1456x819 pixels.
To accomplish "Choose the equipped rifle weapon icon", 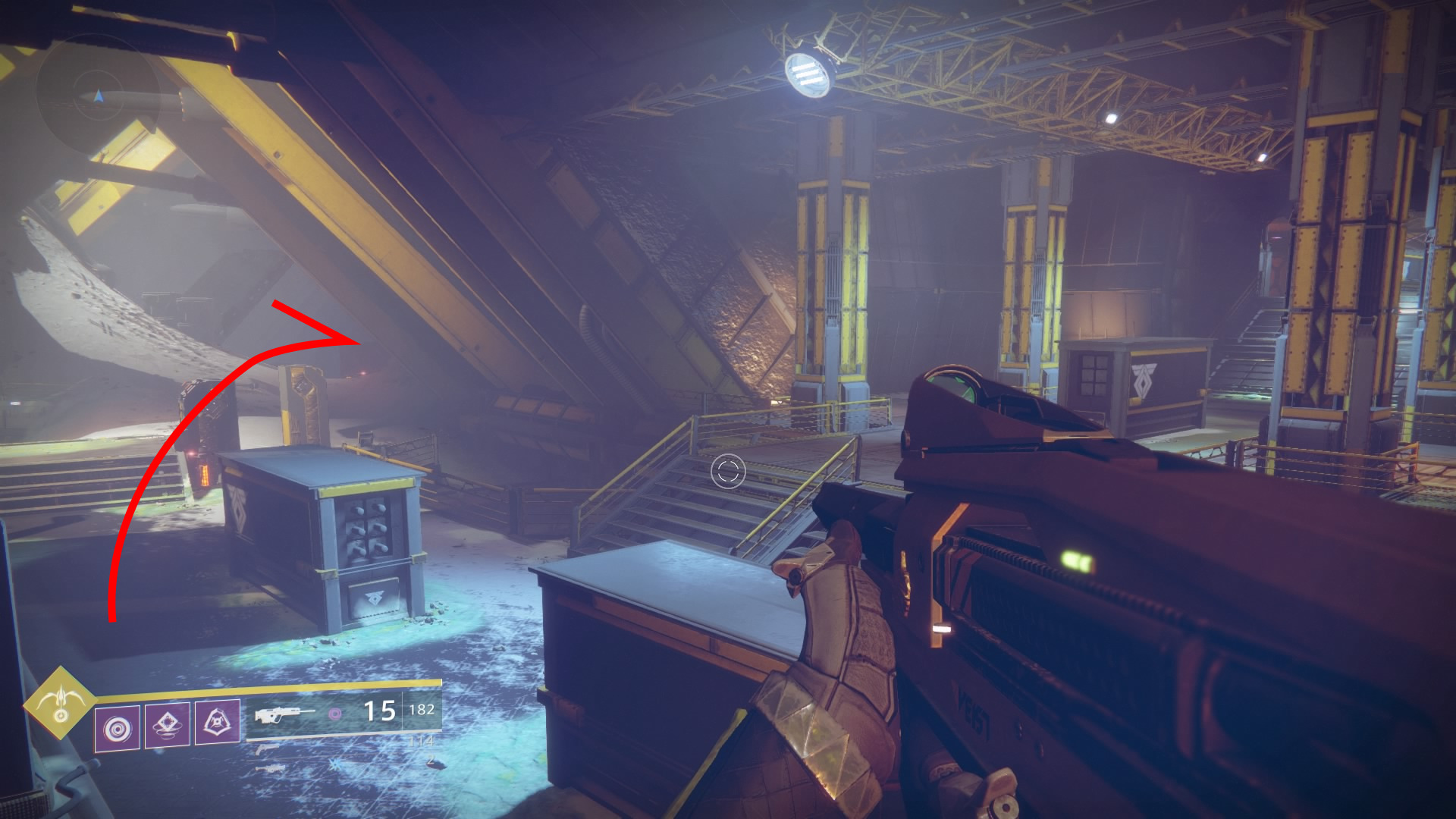I will [x=284, y=714].
